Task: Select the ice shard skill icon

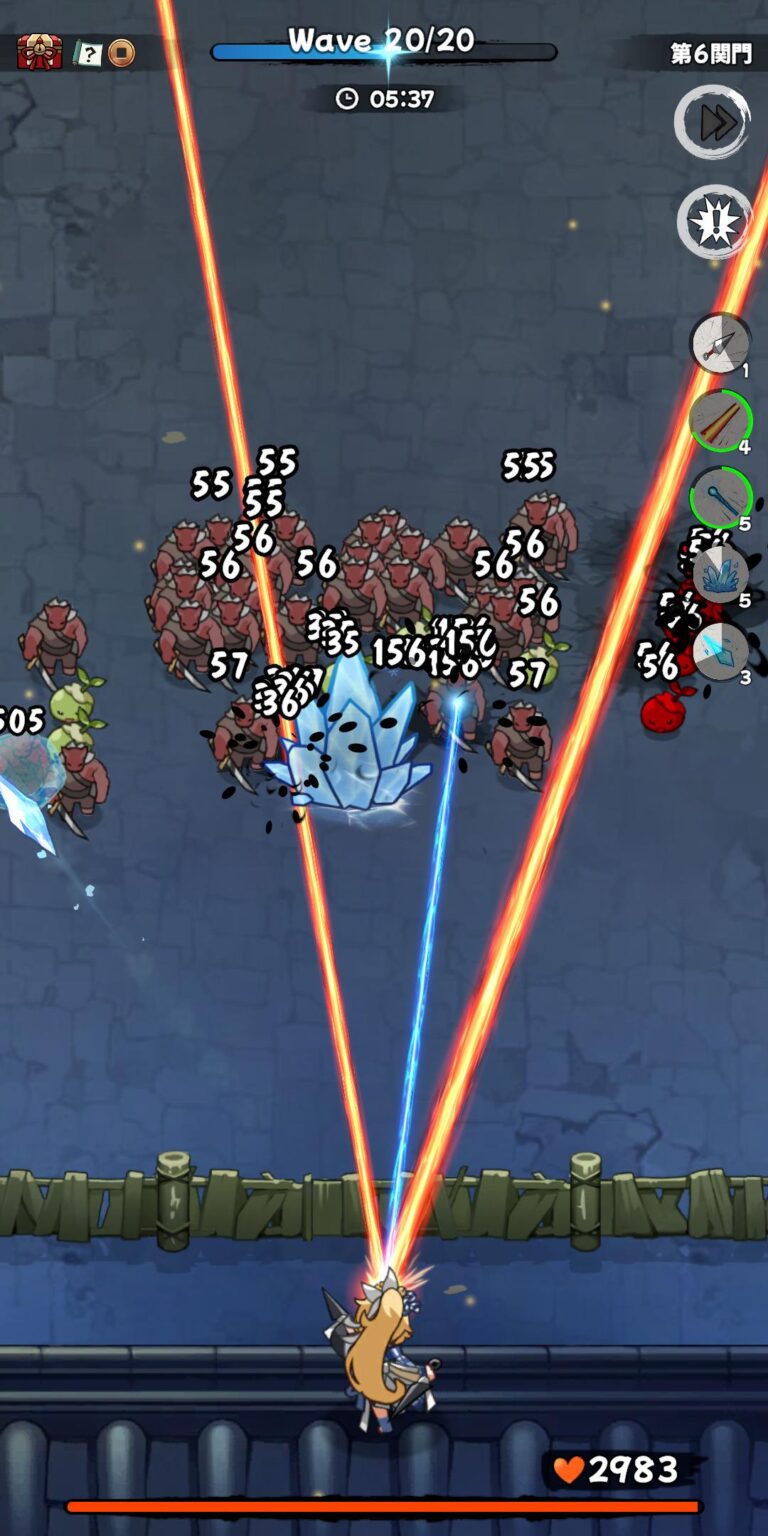Action: [x=720, y=652]
